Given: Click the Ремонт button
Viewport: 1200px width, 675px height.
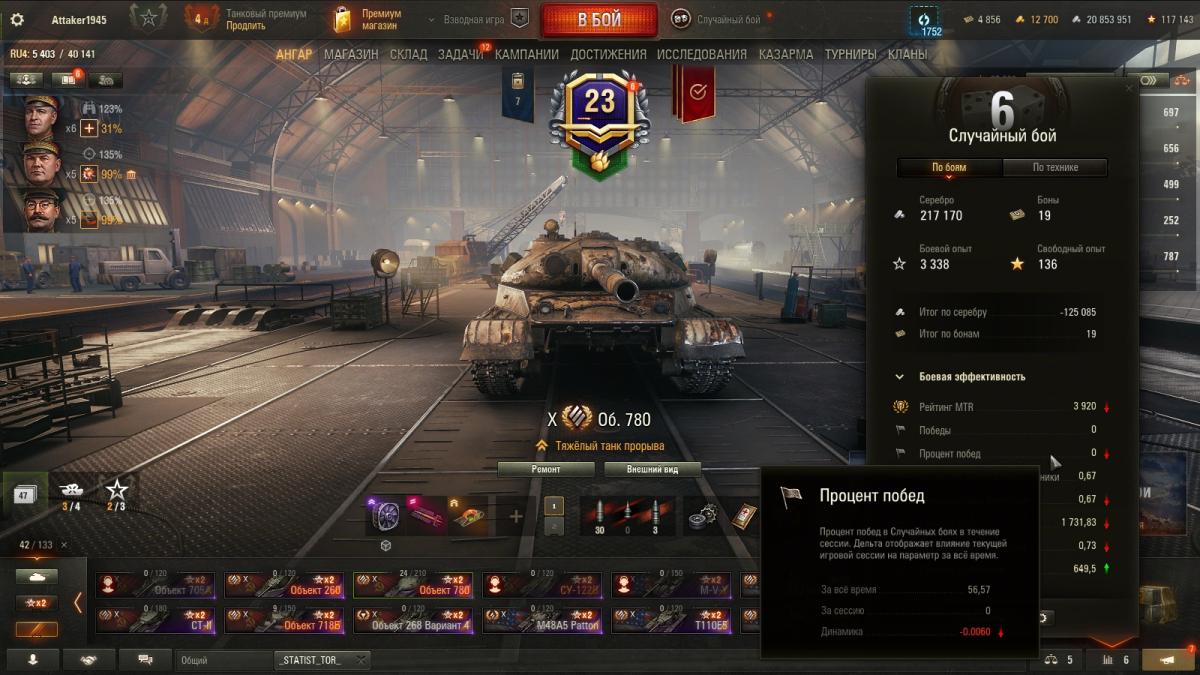Looking at the screenshot, I should click(546, 469).
